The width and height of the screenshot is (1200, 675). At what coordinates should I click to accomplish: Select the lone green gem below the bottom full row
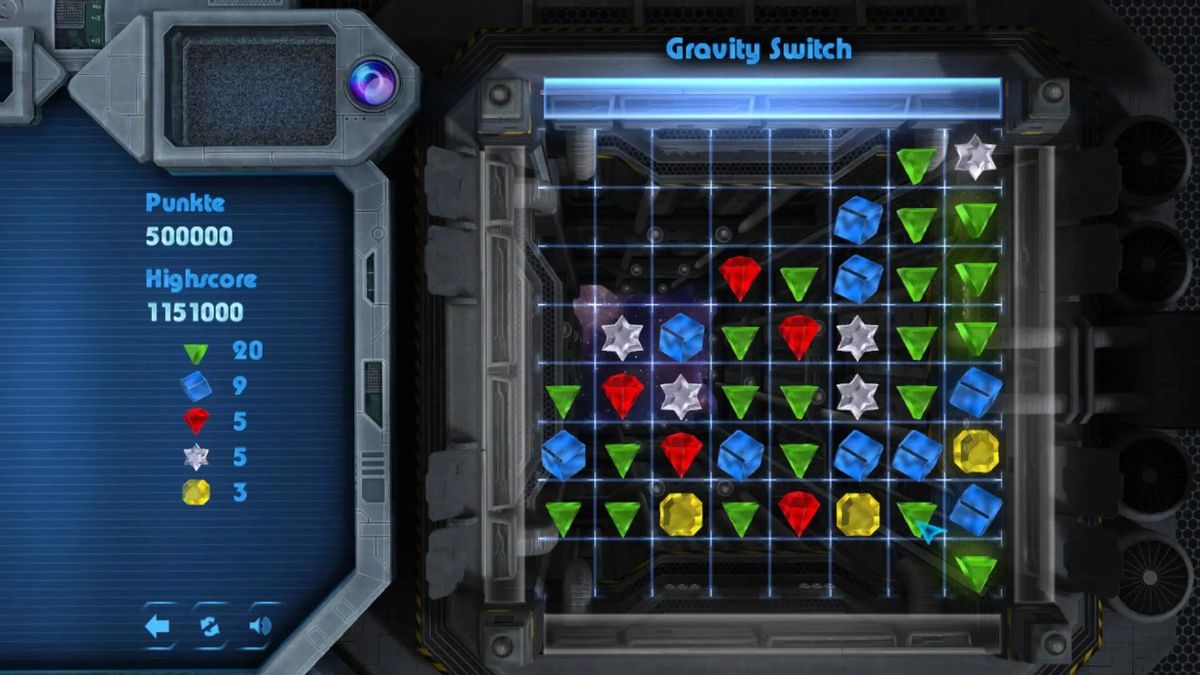point(975,572)
